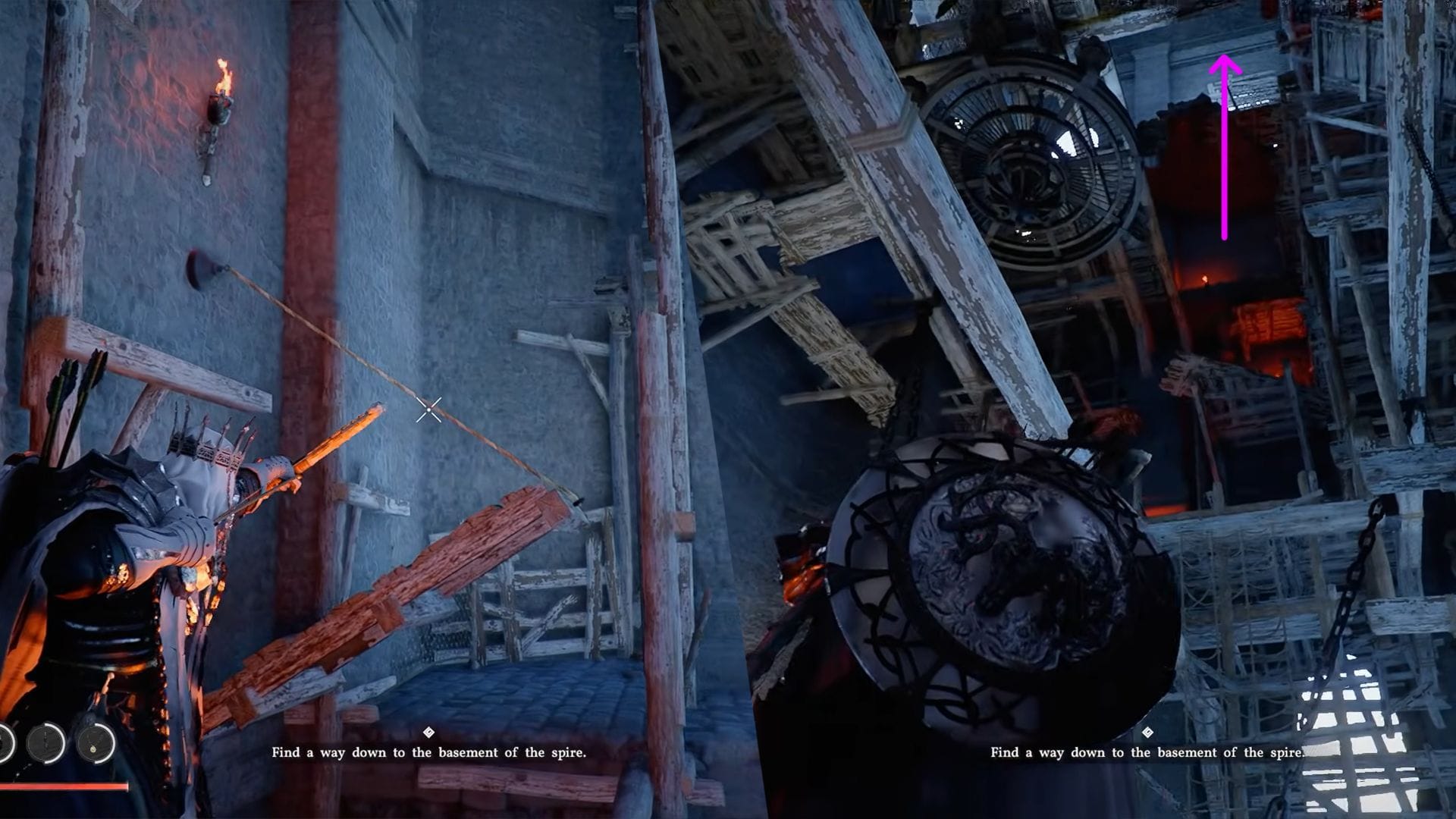Activate the thin vertical blade ability slot
Viewport: 1456px width, 819px height.
point(47,743)
